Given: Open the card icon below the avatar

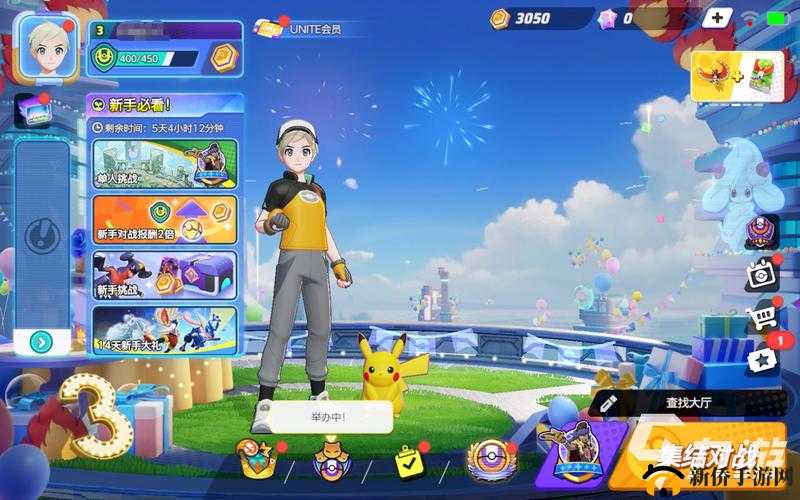Looking at the screenshot, I should click(30, 111).
